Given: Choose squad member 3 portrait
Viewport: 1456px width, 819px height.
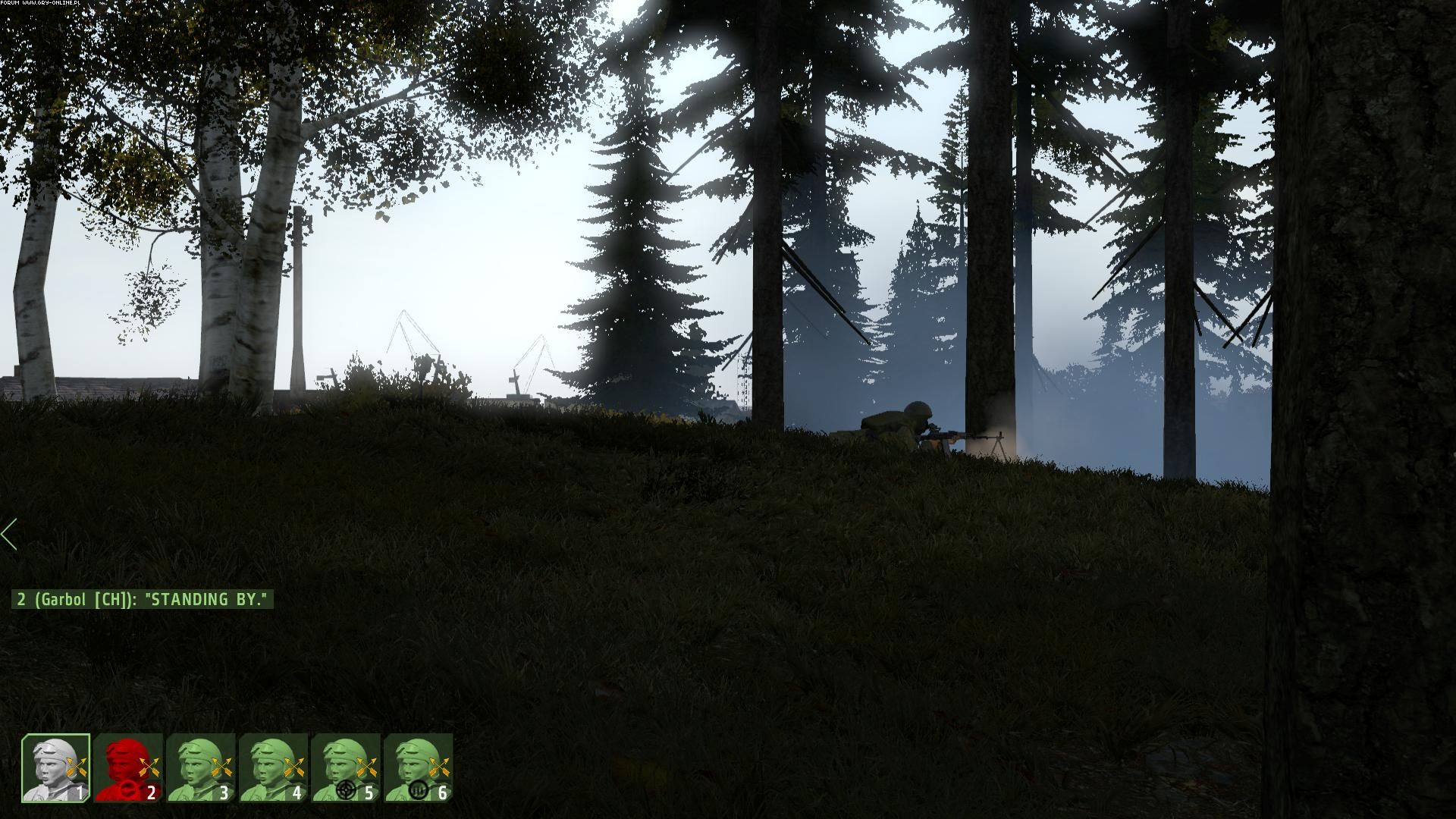Looking at the screenshot, I should point(201,768).
